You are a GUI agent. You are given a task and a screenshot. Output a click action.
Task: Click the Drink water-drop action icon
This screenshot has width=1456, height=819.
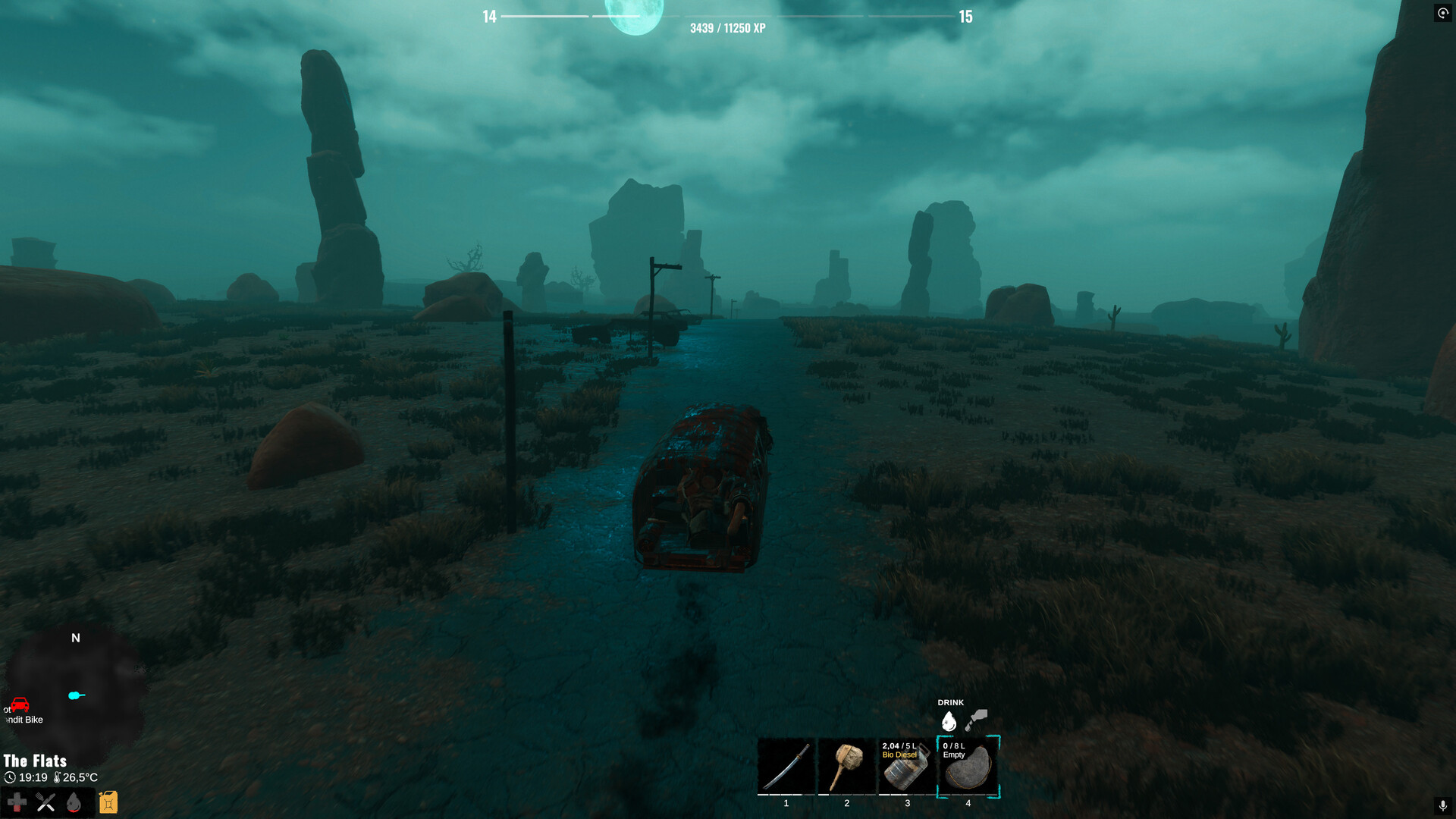pos(949,721)
